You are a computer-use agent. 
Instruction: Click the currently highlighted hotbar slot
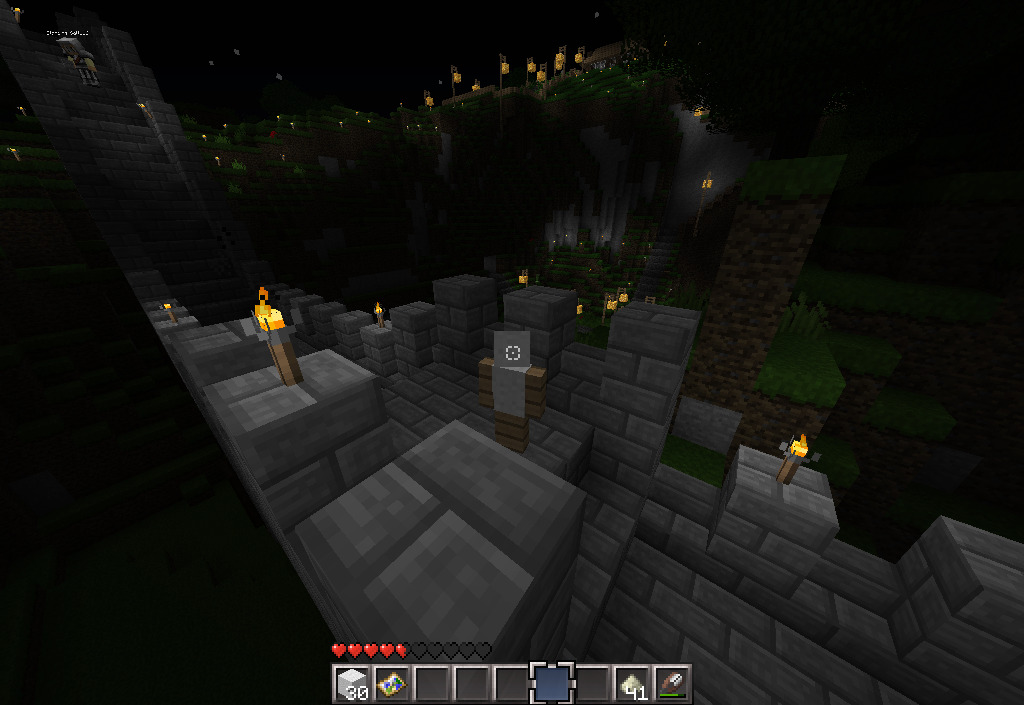551,684
